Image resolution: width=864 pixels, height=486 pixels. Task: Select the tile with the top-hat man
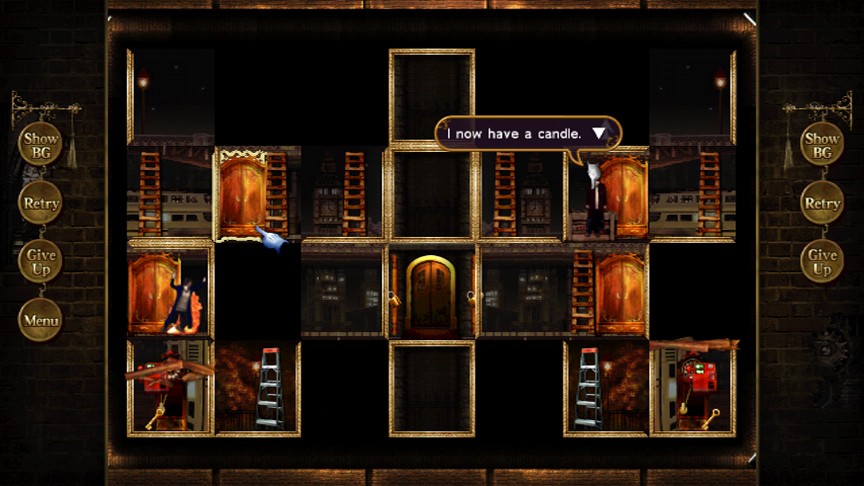[170, 292]
